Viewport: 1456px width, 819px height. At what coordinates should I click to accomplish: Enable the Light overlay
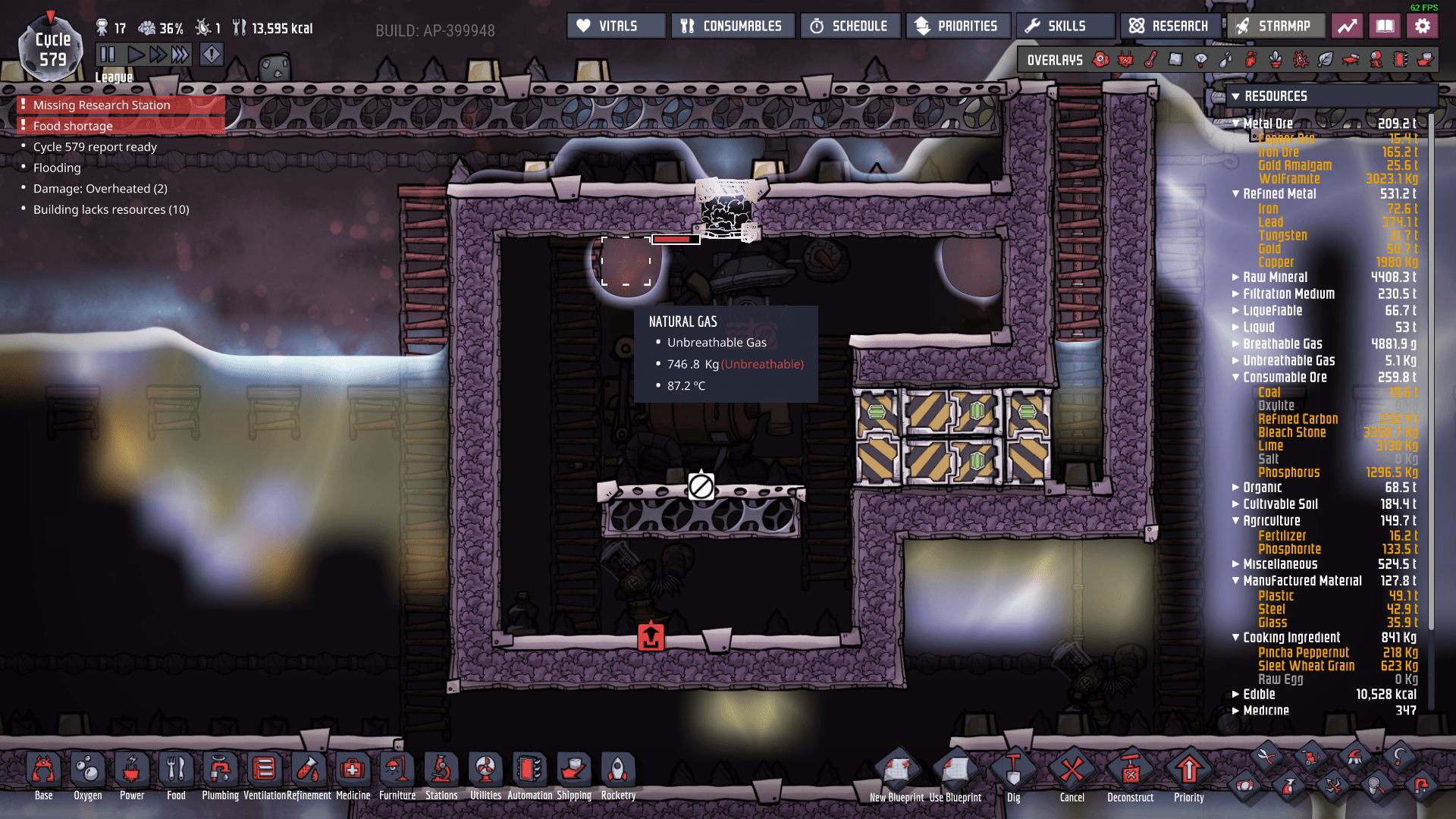(1200, 59)
